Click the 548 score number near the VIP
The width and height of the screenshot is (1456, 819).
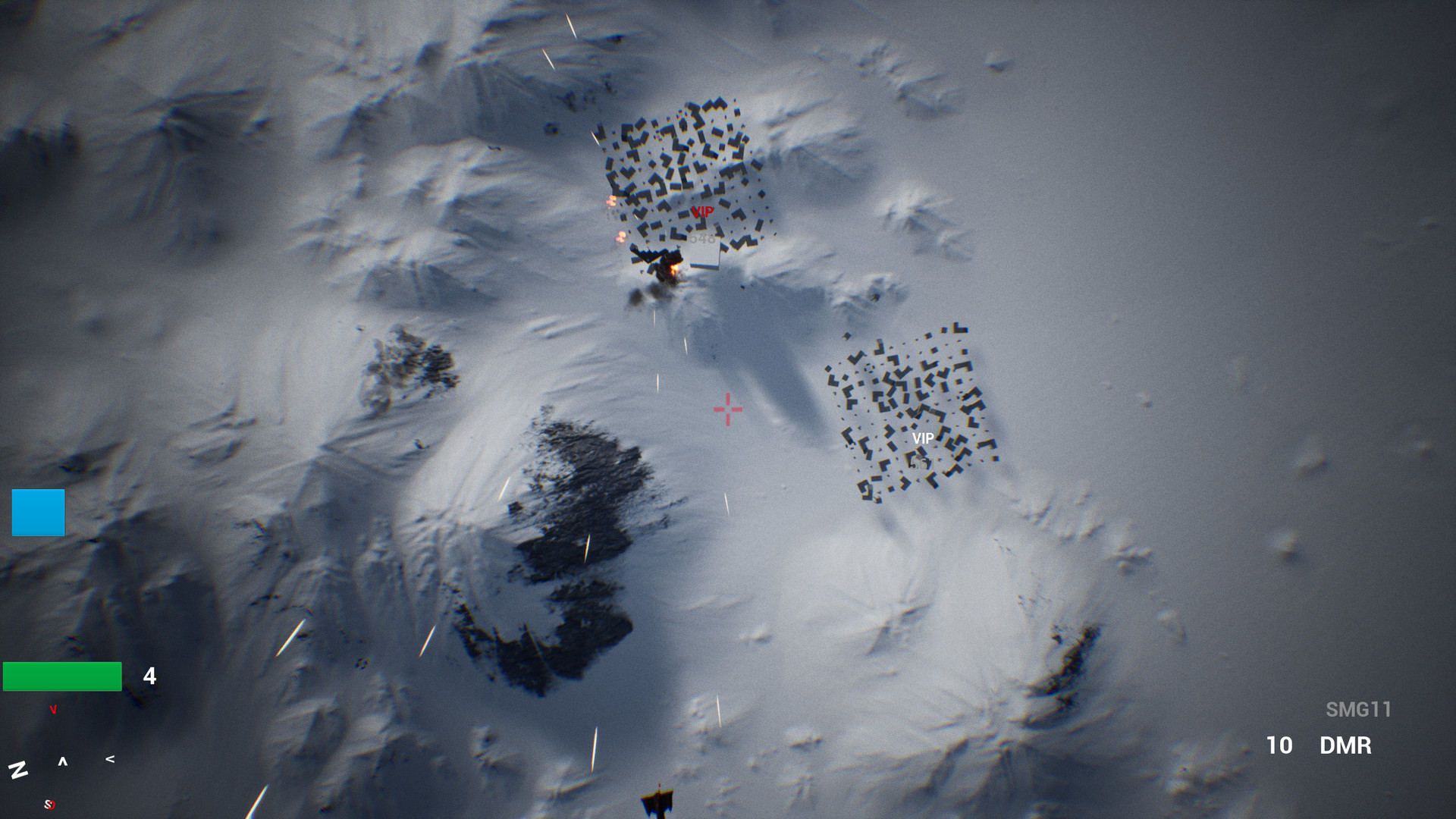tap(703, 238)
